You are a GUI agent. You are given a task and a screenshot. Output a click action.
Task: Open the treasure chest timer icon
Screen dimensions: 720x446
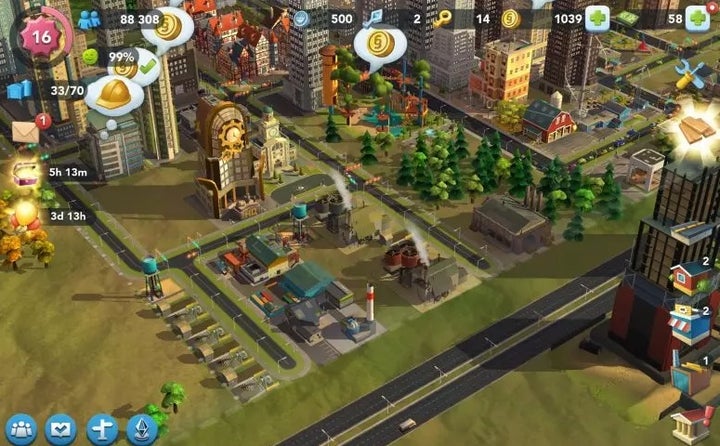(x=24, y=172)
